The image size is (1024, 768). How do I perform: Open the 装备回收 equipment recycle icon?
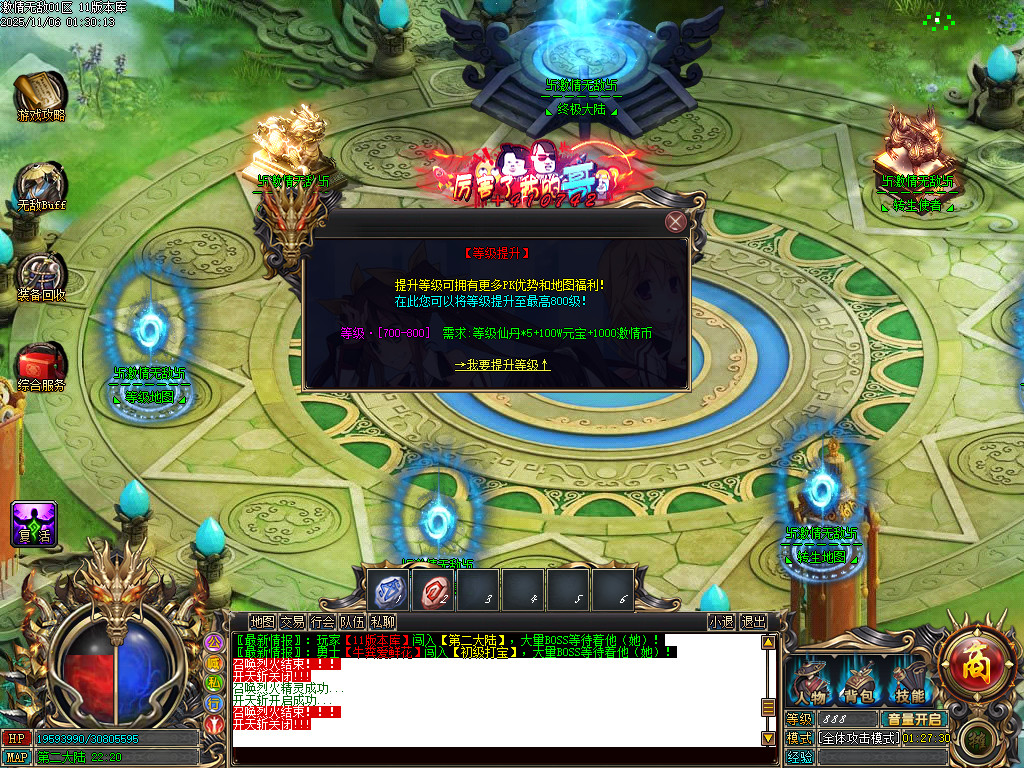(x=41, y=275)
